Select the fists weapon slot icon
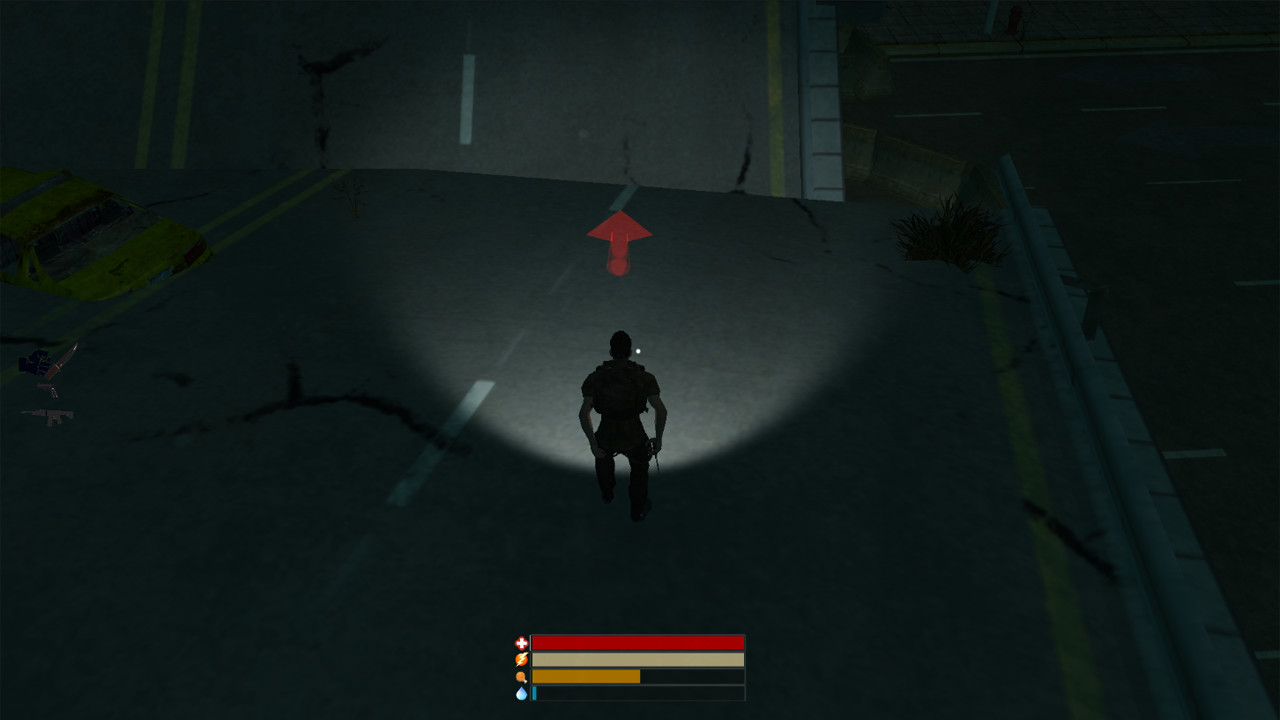This screenshot has height=720, width=1280. point(34,362)
